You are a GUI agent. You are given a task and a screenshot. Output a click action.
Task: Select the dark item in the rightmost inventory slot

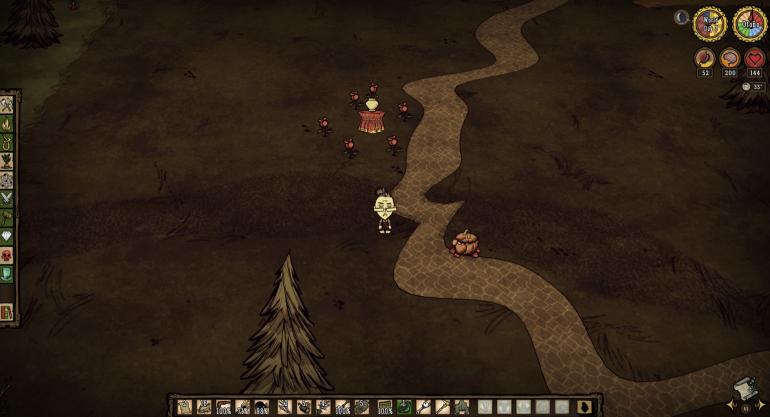pos(586,407)
